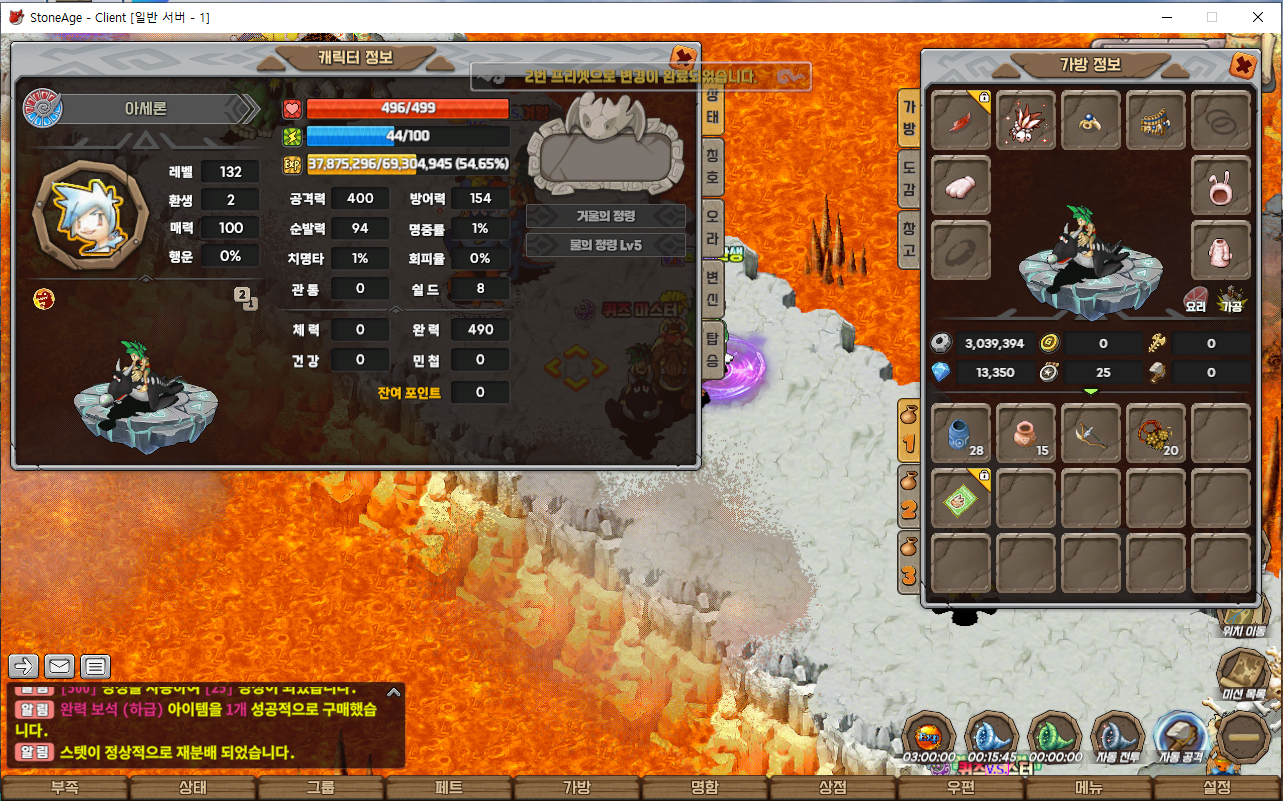This screenshot has width=1283, height=801.
Task: Close the 가방 정보 bag window
Action: pyautogui.click(x=1242, y=66)
